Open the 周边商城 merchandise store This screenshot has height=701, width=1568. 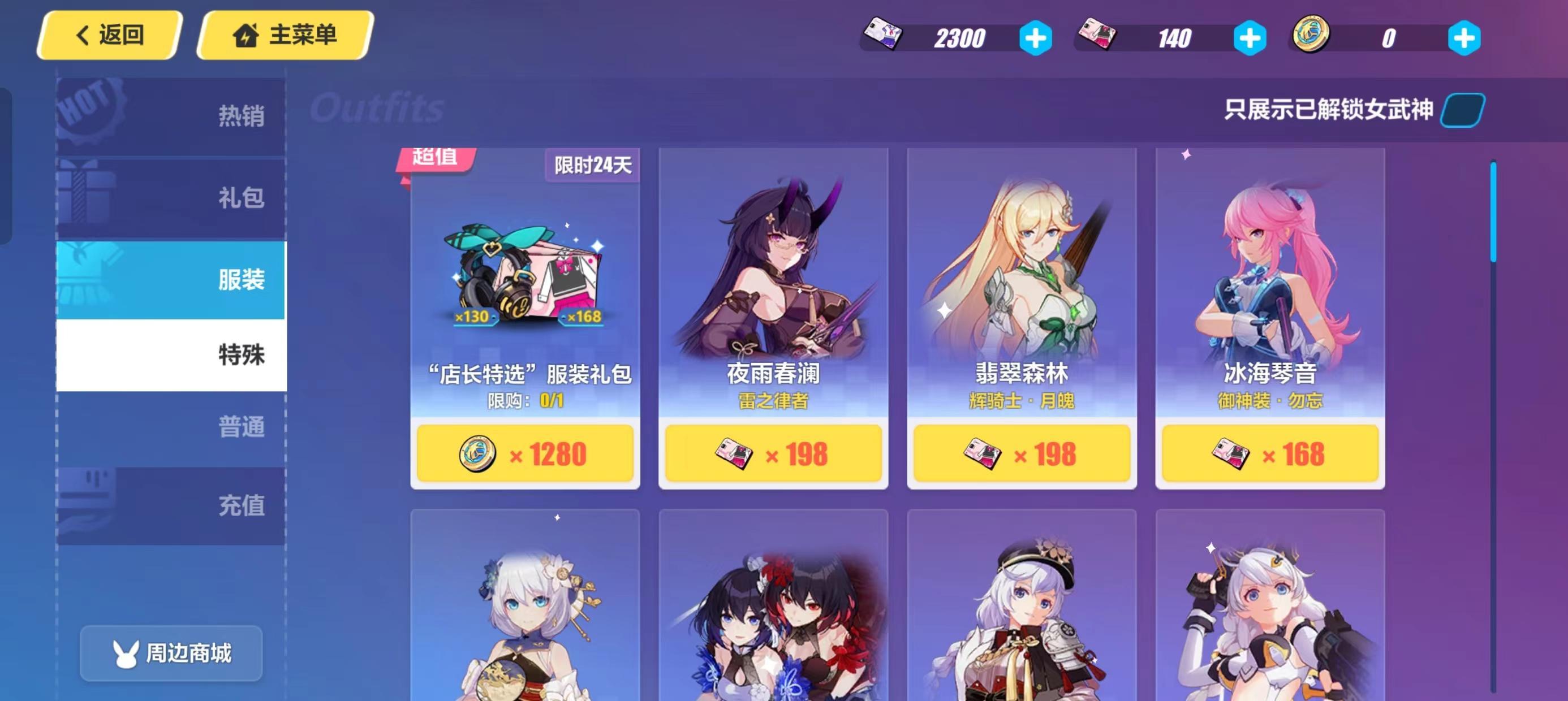pos(171,652)
